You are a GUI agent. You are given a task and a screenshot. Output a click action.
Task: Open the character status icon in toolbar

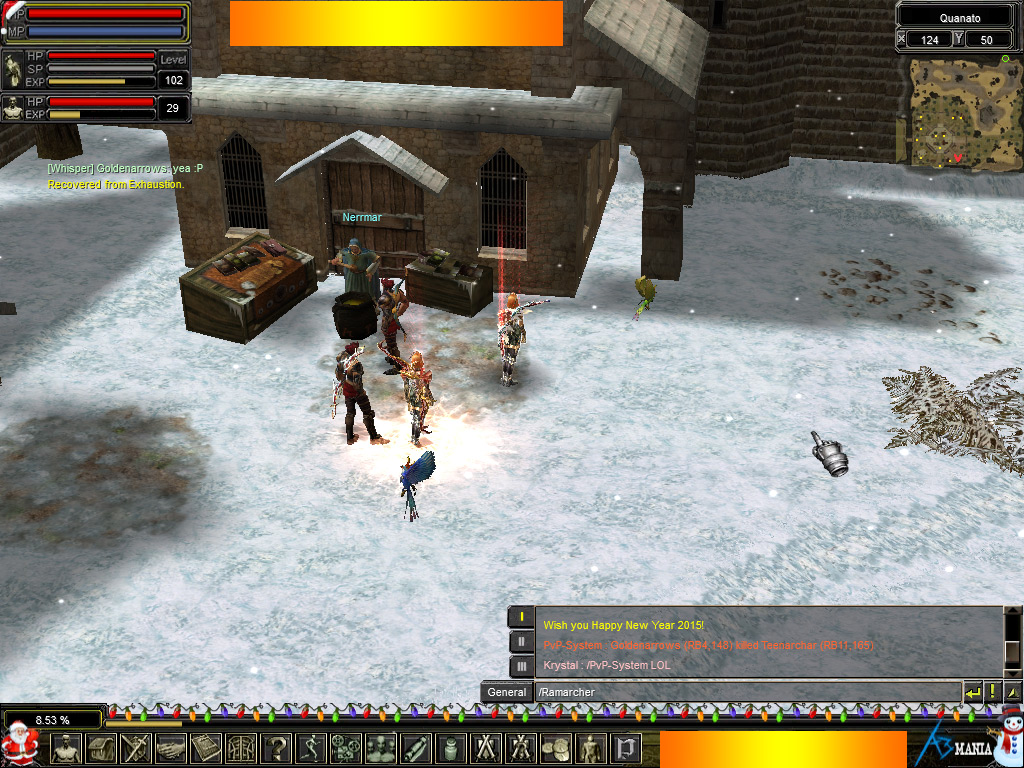tap(66, 748)
